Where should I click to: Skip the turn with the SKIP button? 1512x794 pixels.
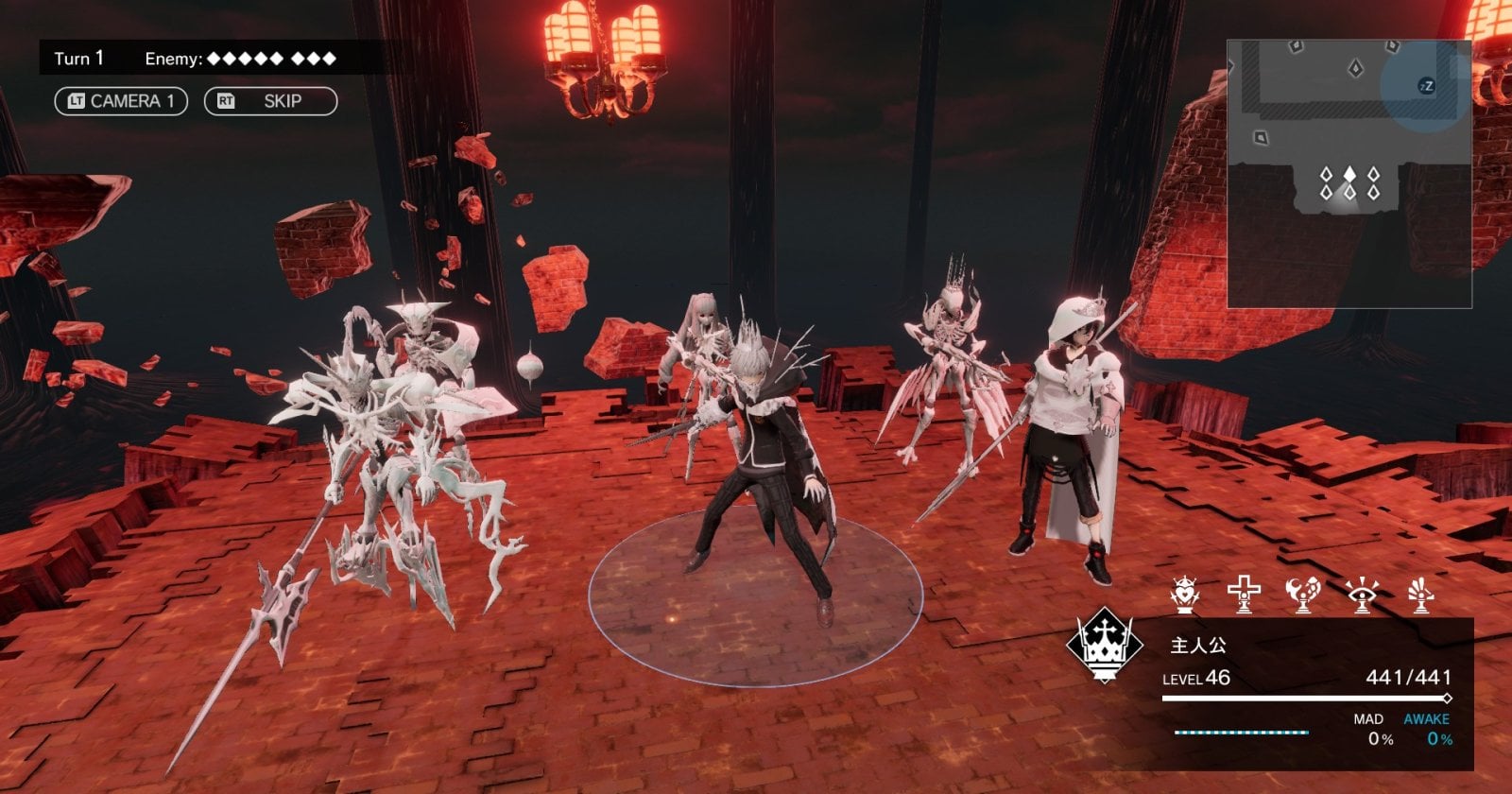tap(270, 101)
